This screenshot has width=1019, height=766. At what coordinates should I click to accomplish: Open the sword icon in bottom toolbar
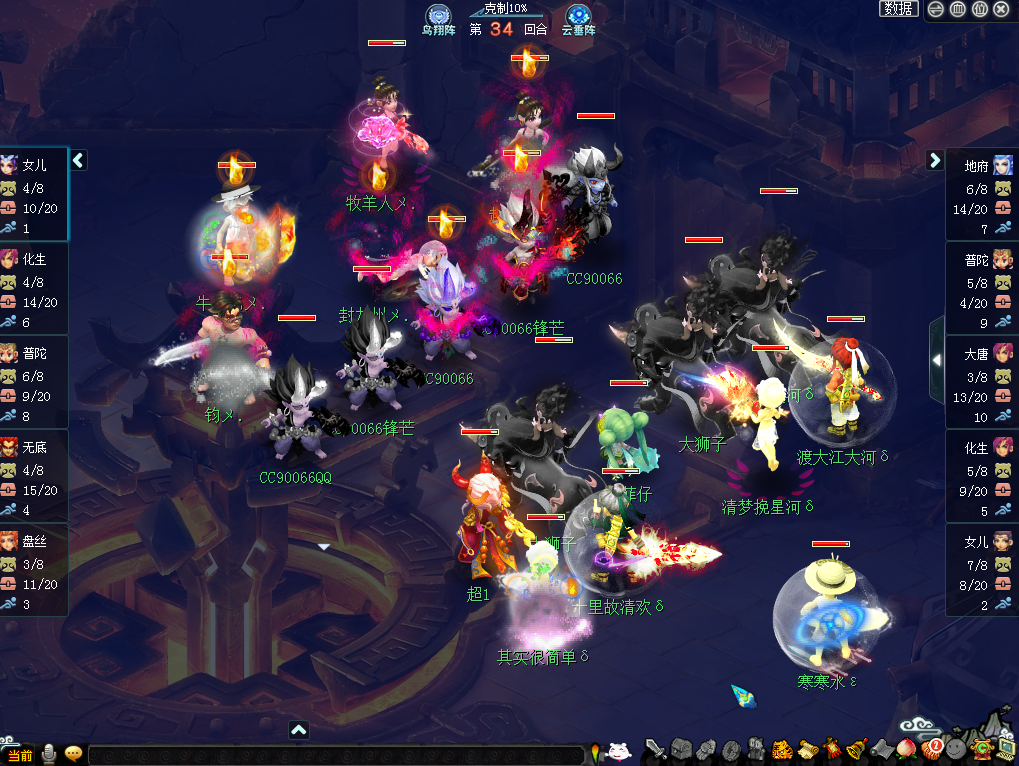point(656,748)
